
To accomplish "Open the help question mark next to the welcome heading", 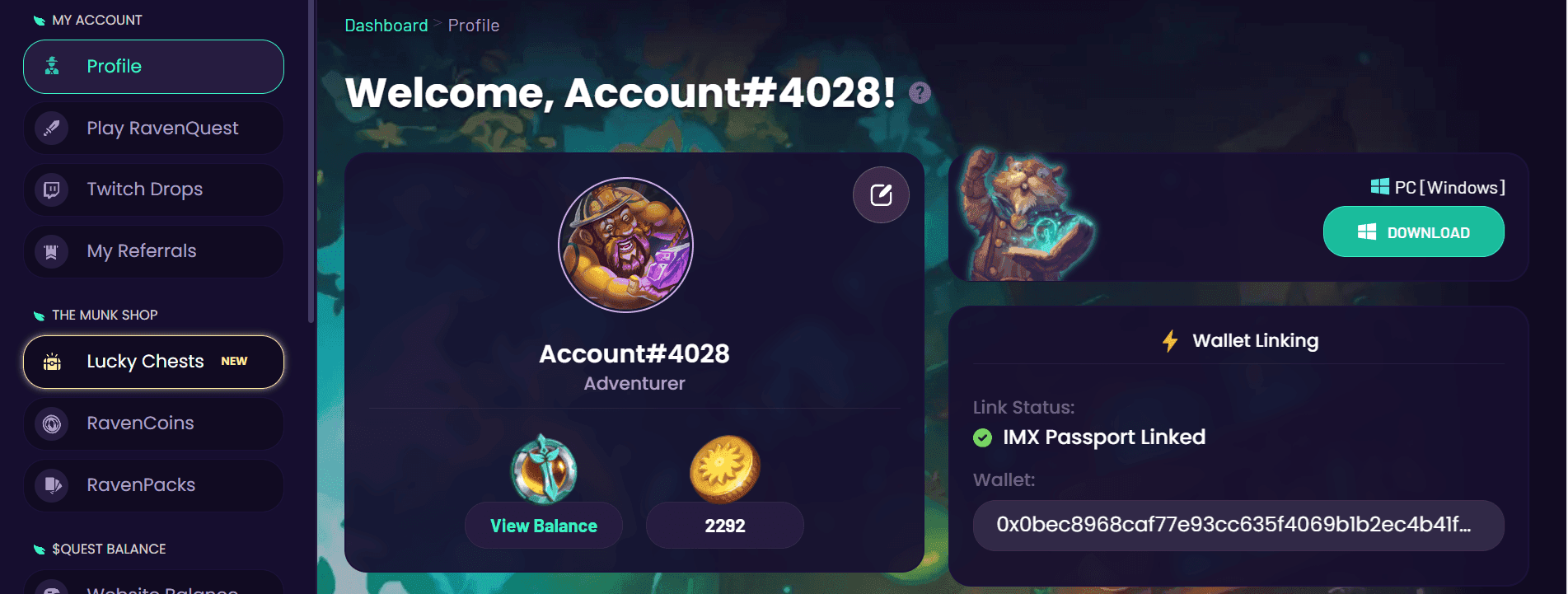I will [x=920, y=93].
